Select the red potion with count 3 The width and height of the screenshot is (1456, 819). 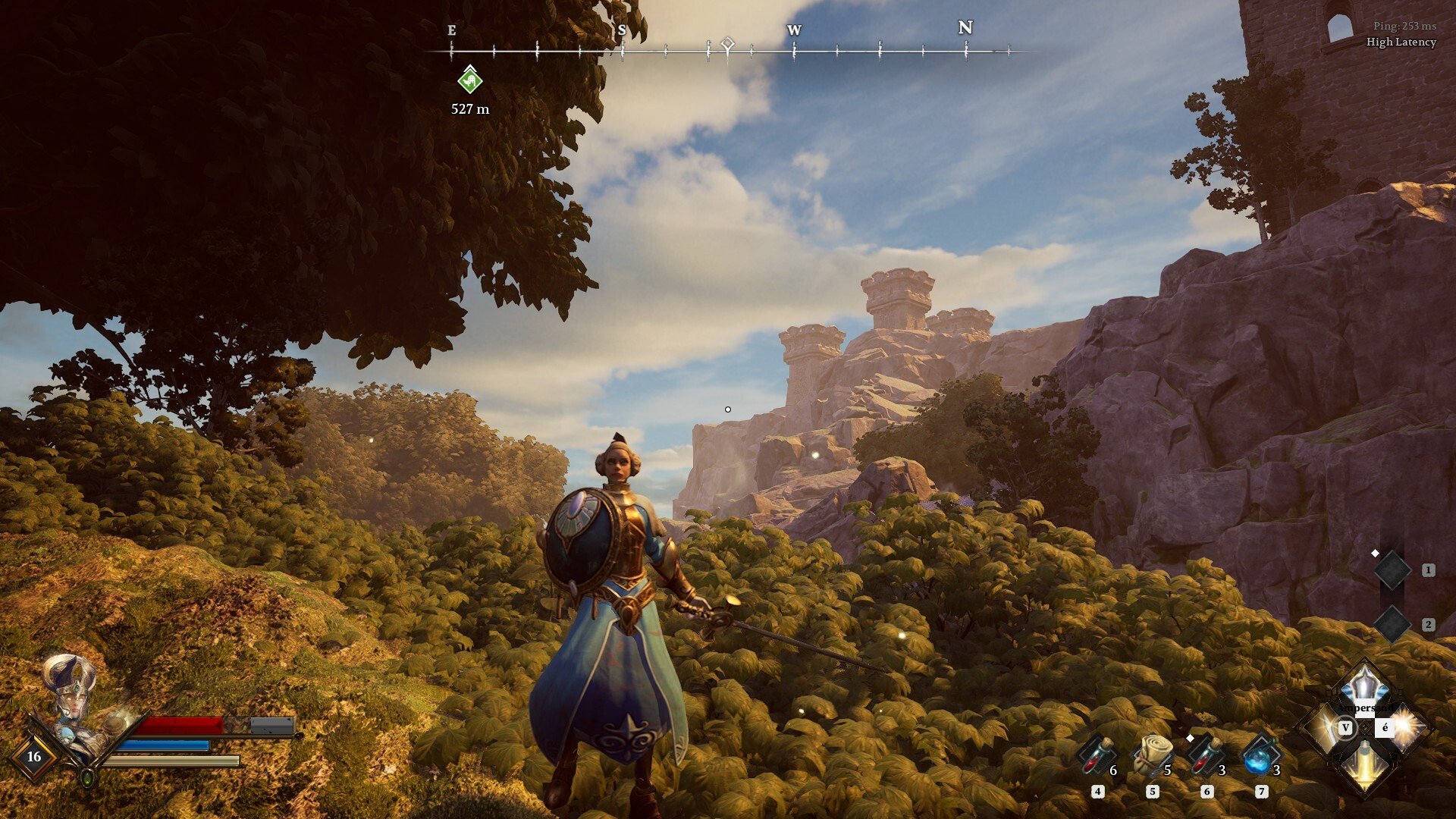pyautogui.click(x=1206, y=756)
